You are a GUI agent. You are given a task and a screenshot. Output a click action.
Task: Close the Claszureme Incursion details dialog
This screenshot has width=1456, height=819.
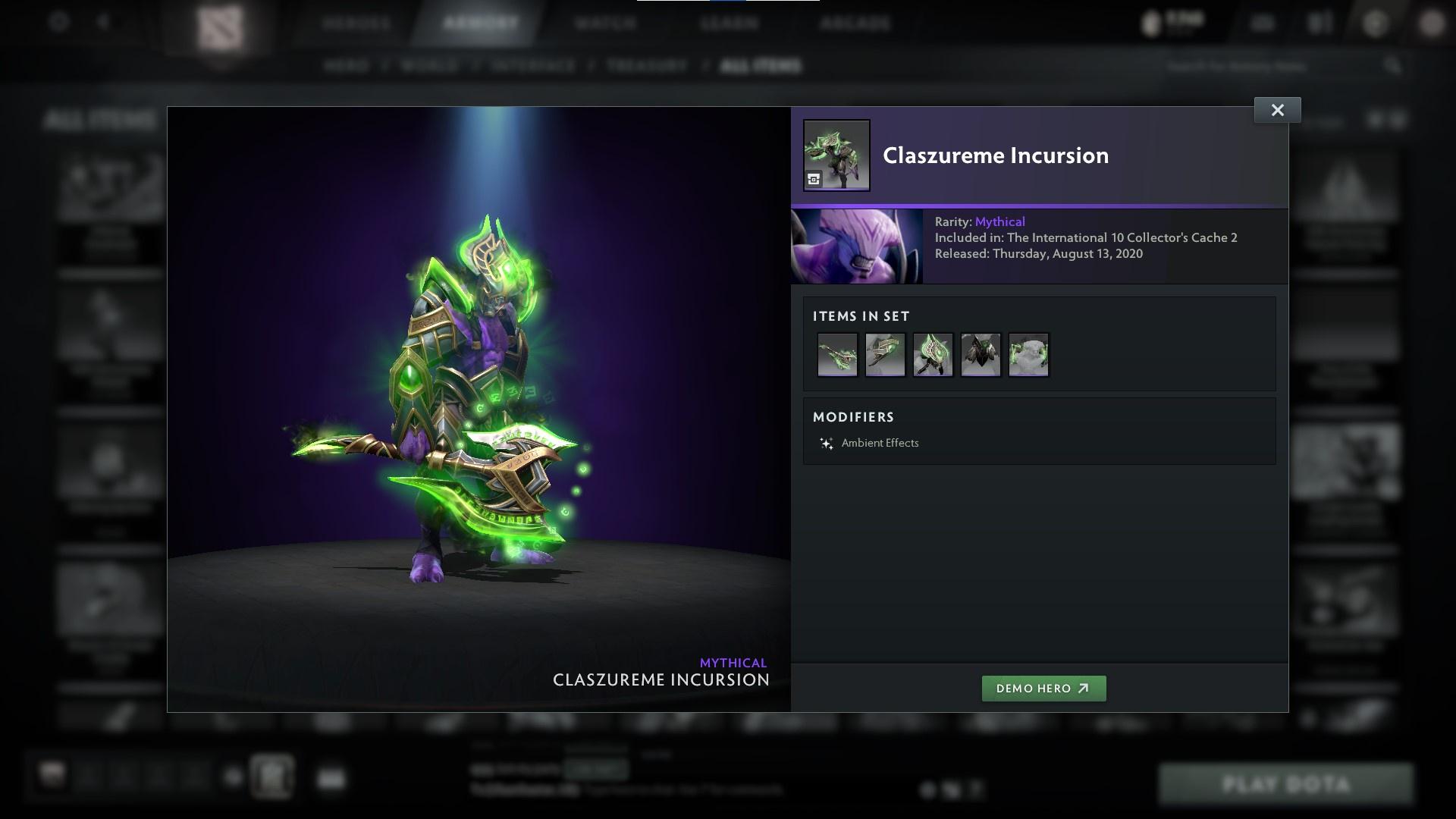pyautogui.click(x=1277, y=109)
